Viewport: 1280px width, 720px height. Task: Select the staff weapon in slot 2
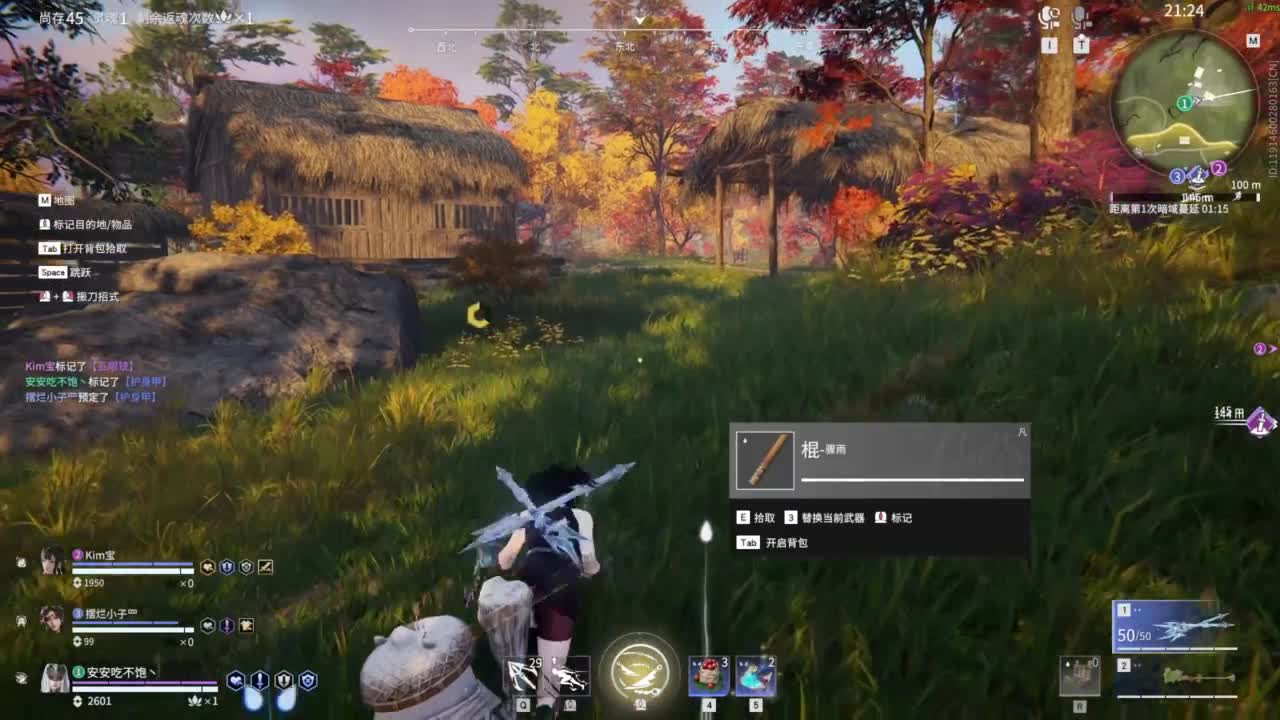tap(1175, 678)
